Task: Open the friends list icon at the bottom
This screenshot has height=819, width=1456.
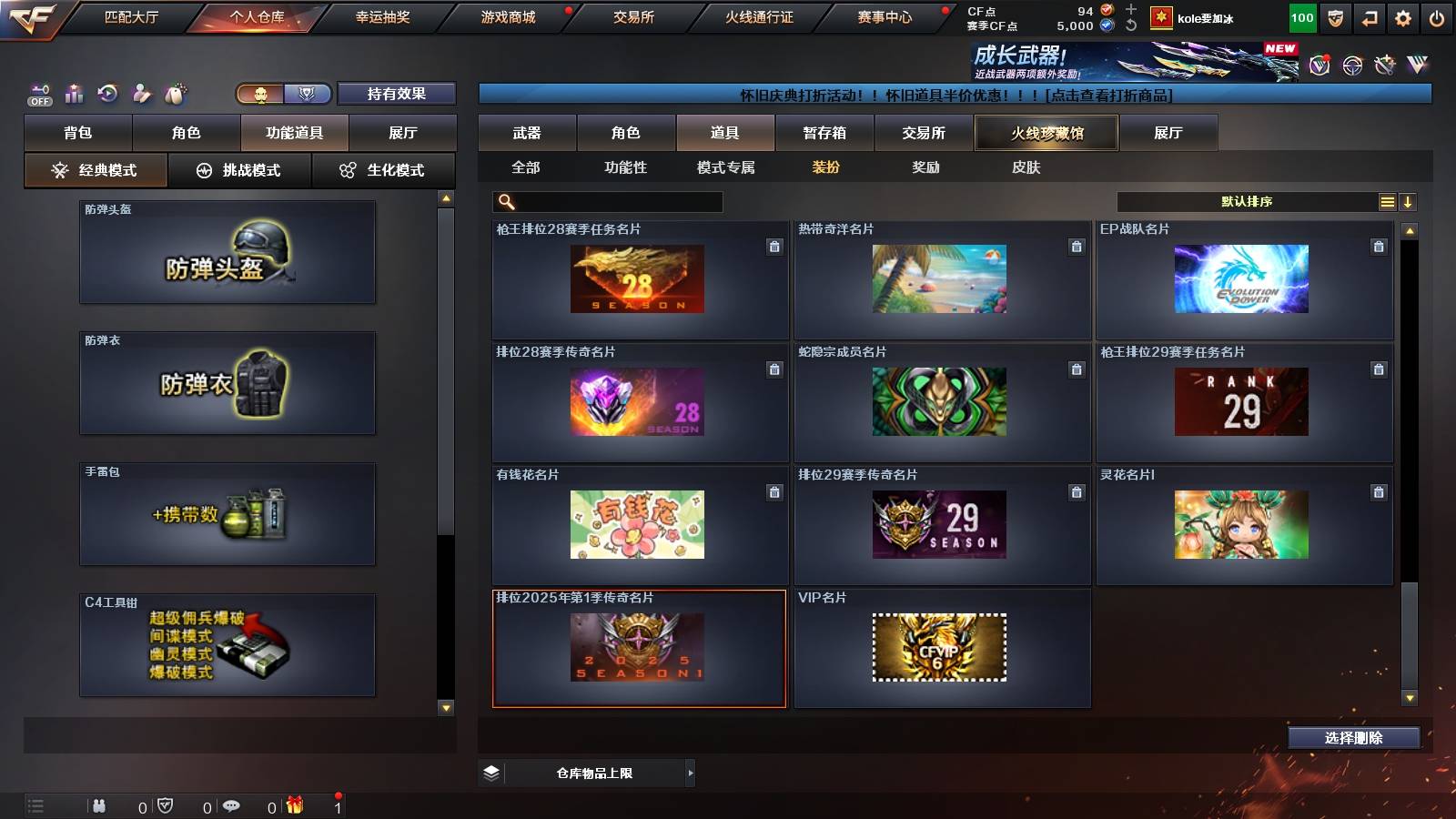Action: (98, 806)
